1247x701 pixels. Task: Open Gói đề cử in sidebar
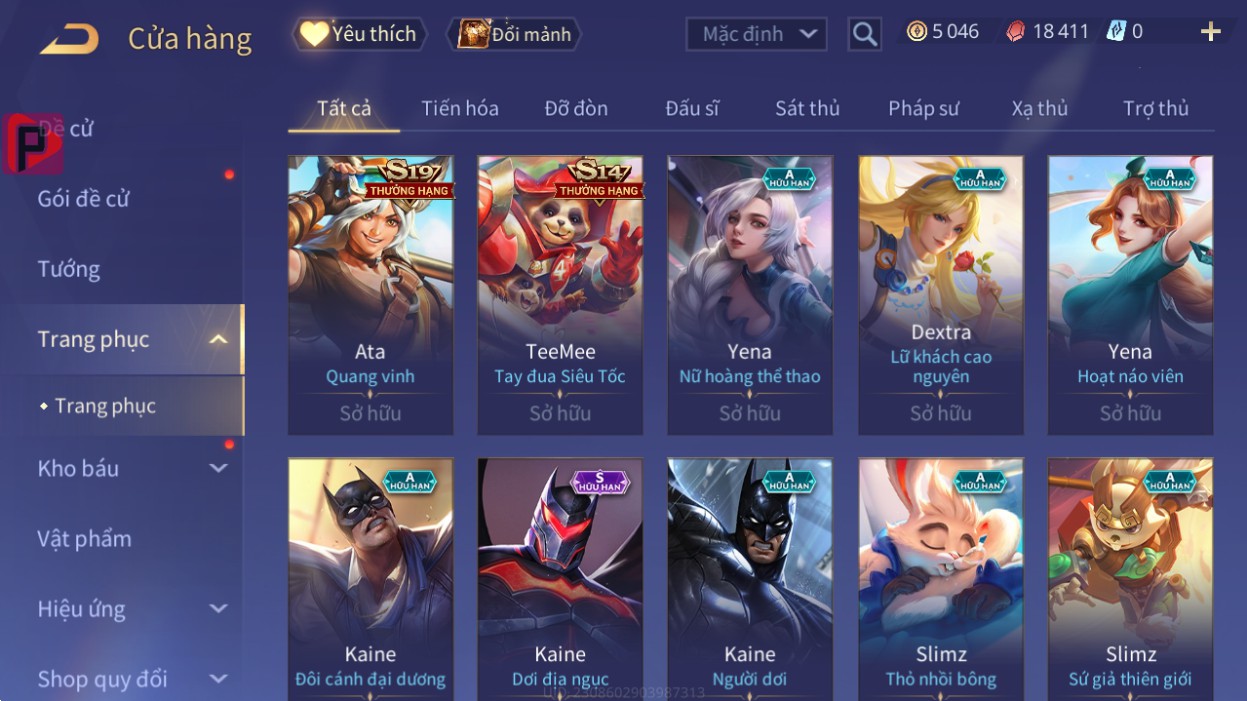coord(84,198)
